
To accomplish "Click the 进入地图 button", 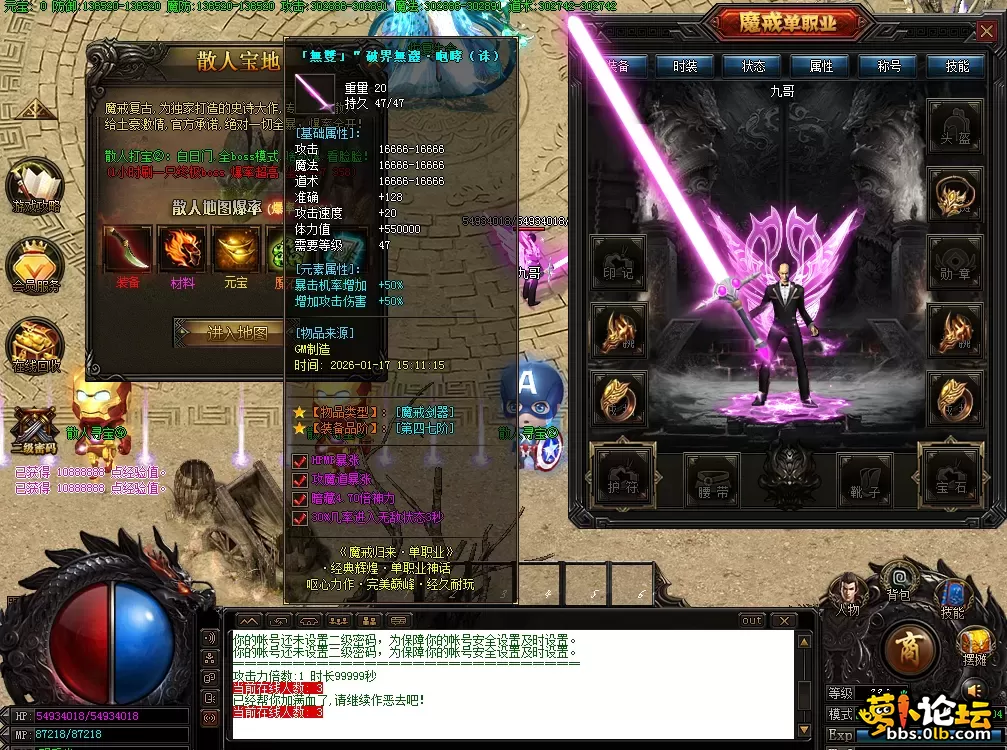I will [x=237, y=333].
